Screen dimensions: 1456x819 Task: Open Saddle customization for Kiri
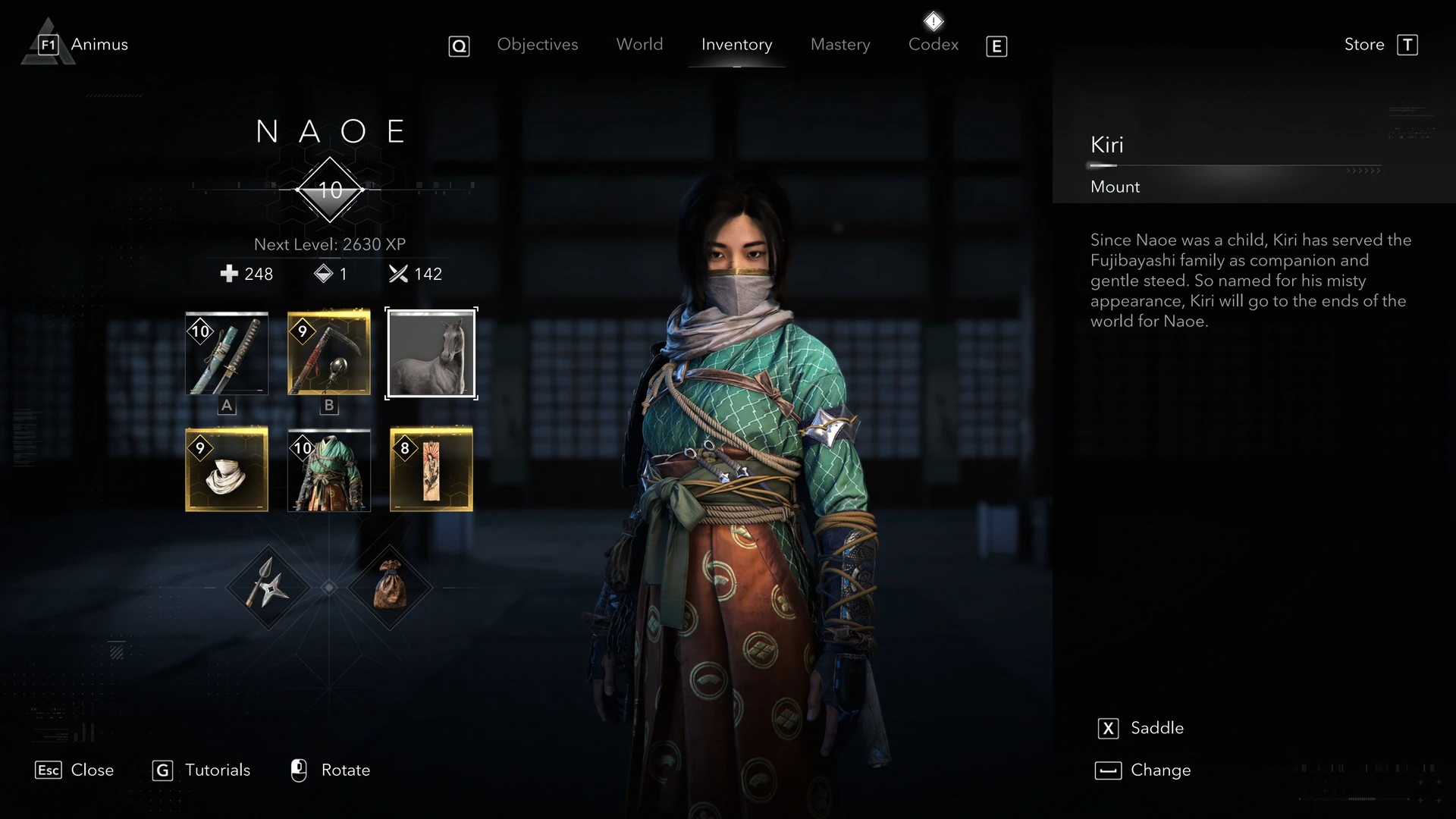pos(1142,728)
